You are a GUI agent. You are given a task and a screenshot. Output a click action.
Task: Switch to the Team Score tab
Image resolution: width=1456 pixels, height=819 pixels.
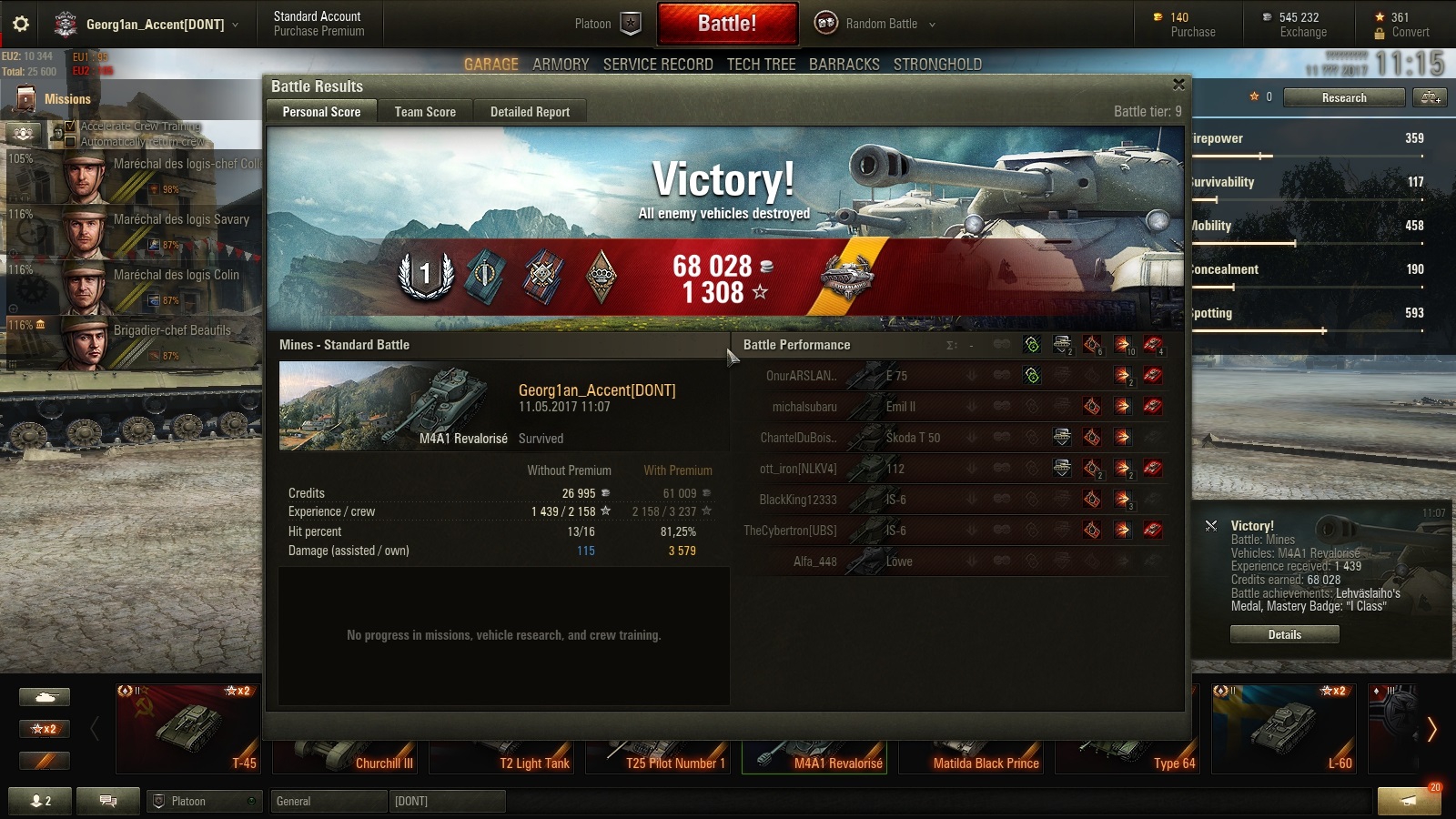pyautogui.click(x=425, y=112)
